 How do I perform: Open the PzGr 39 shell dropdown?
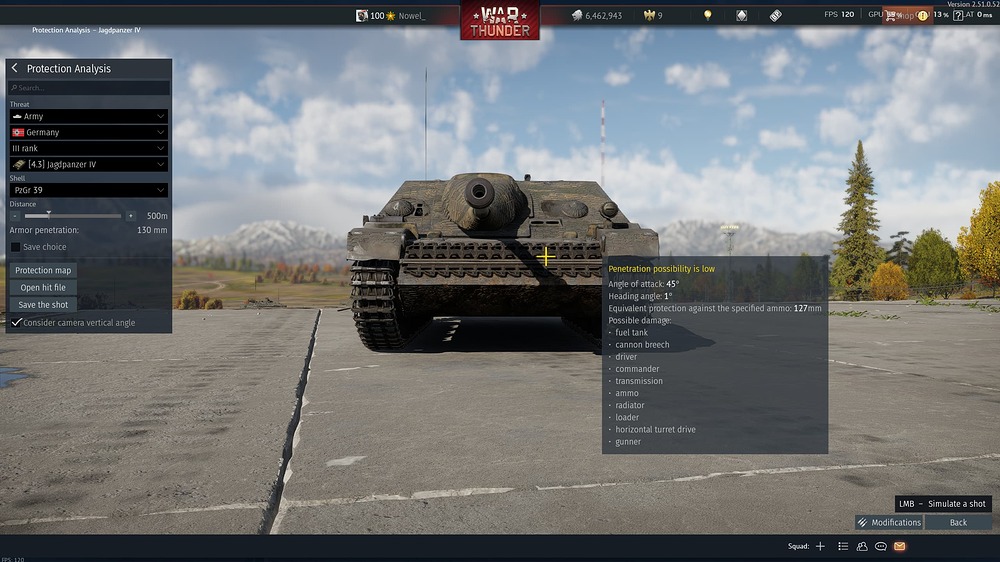88,190
